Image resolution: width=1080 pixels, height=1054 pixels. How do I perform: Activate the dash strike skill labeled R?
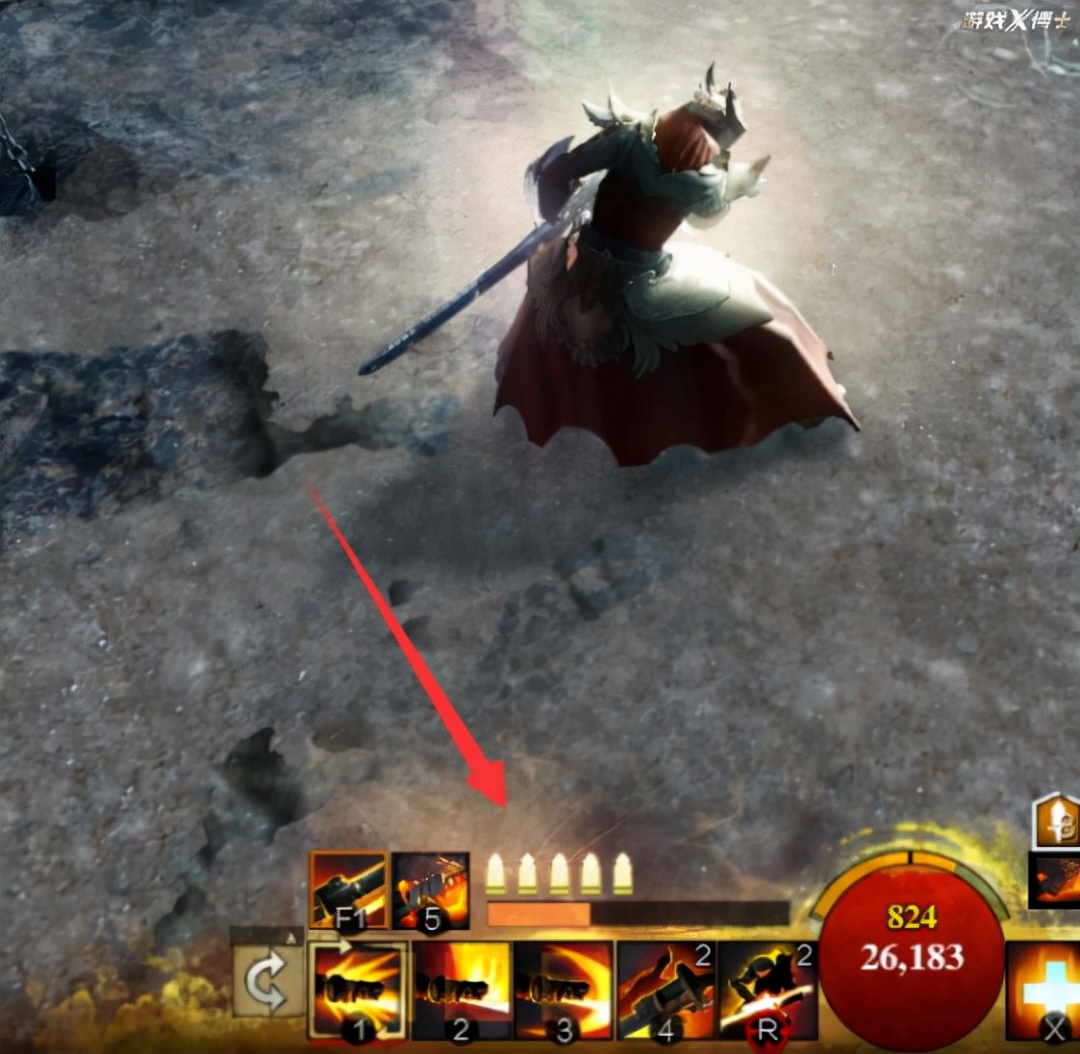[x=767, y=987]
